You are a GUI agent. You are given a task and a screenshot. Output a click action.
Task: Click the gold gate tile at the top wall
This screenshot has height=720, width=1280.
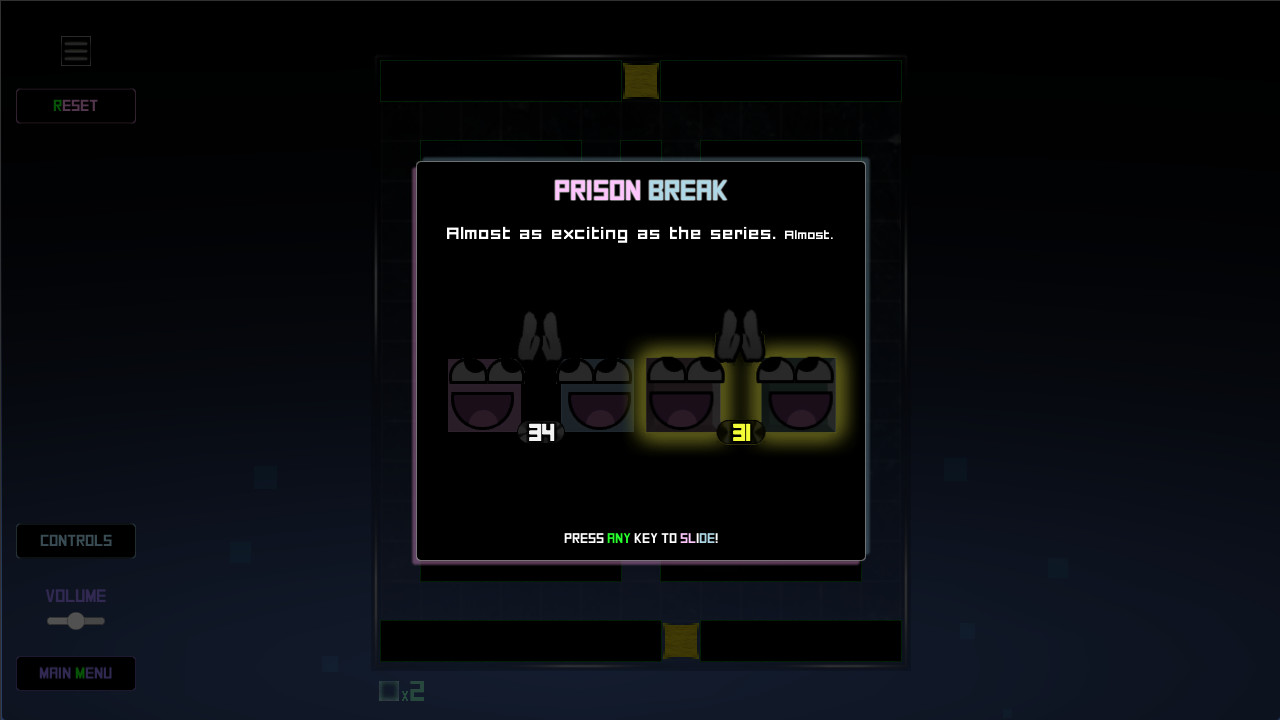coord(640,81)
